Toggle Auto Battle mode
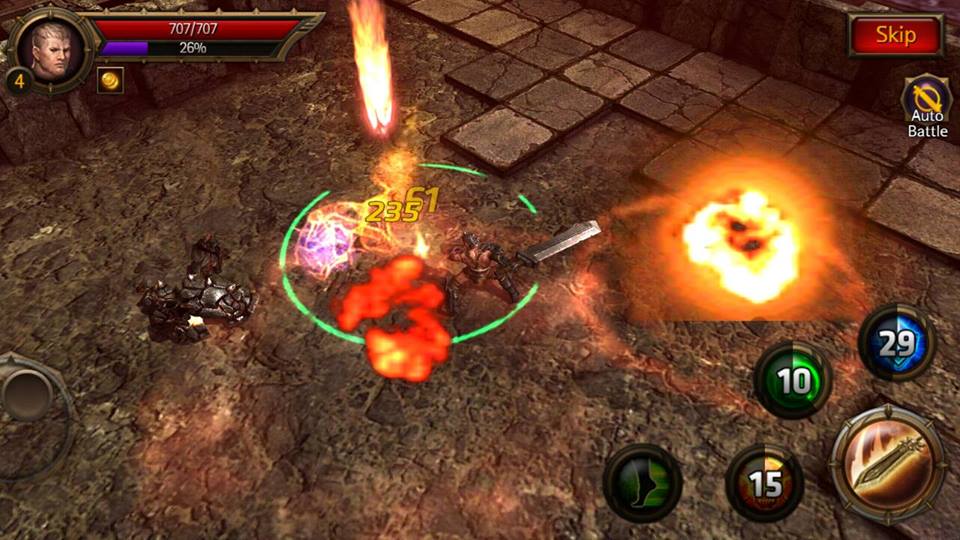This screenshot has width=960, height=540. point(927,107)
